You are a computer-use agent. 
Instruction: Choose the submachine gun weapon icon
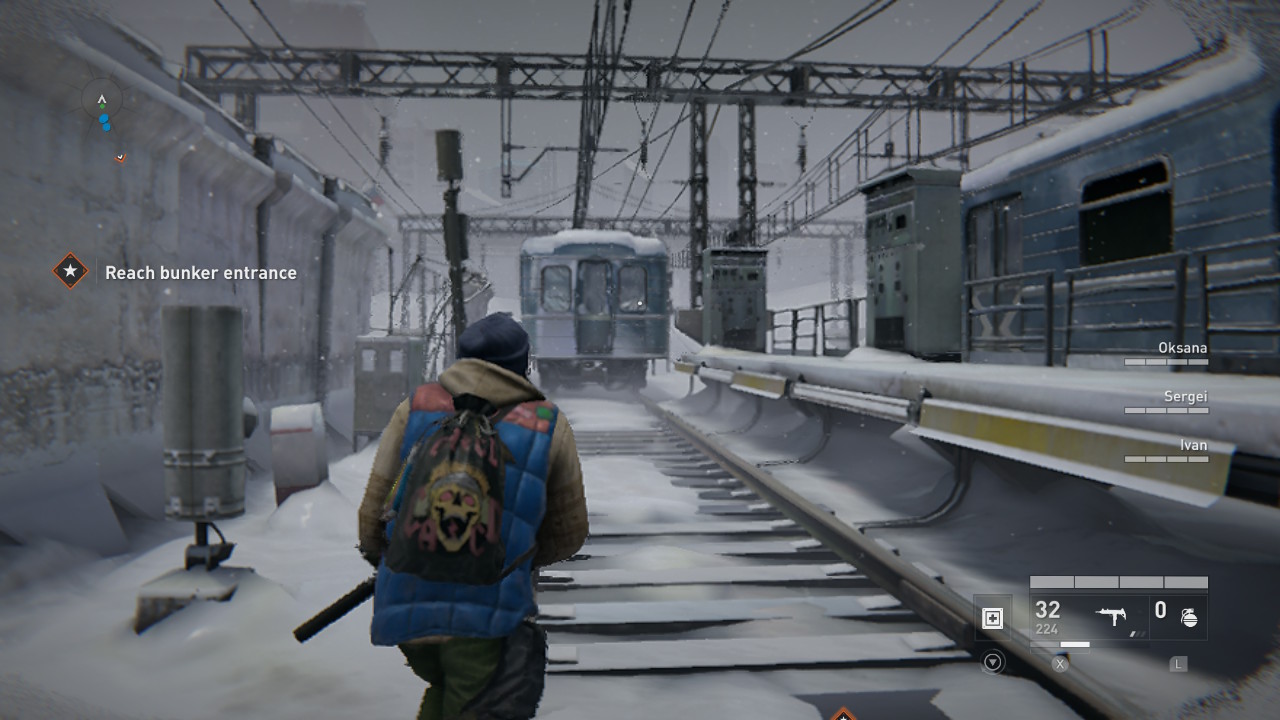(x=1111, y=615)
